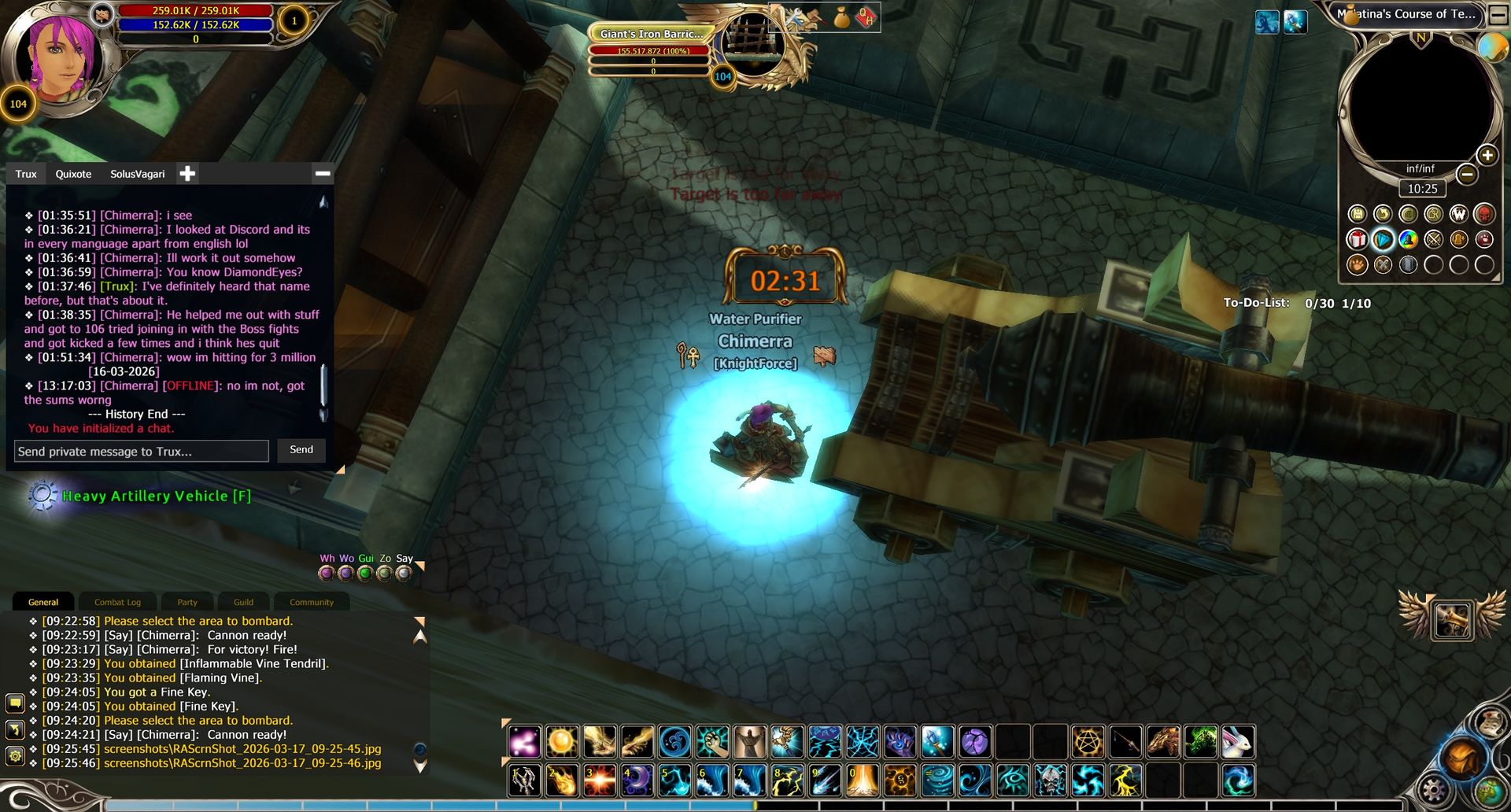This screenshot has height=812, width=1511.
Task: Send the private message to Trux
Action: [301, 450]
